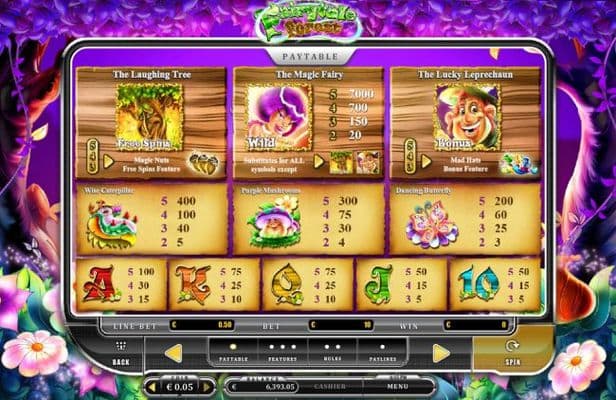Open the Features tab
The image size is (616, 400).
[281, 351]
